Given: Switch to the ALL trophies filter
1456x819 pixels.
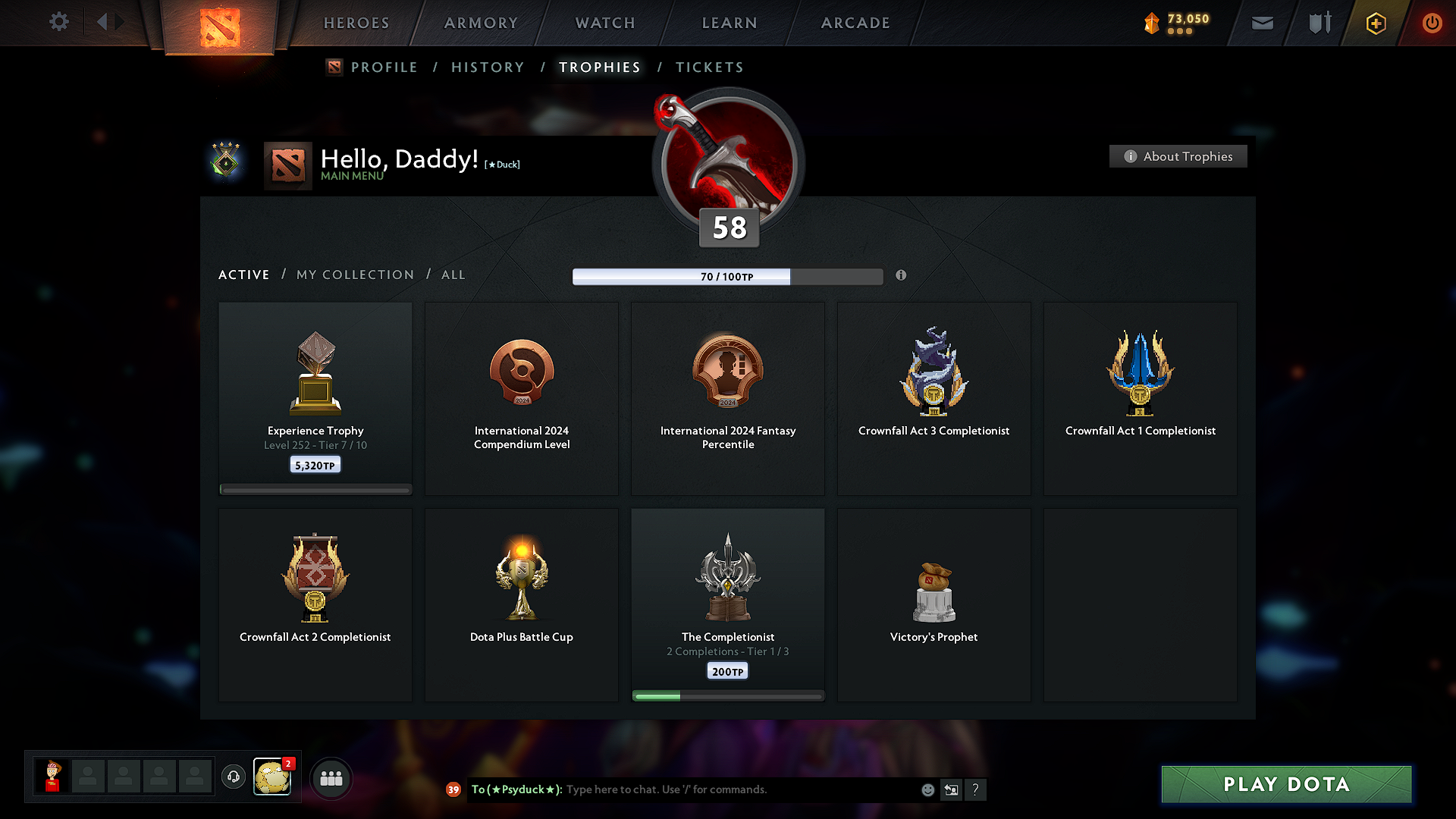Looking at the screenshot, I should tap(453, 275).
